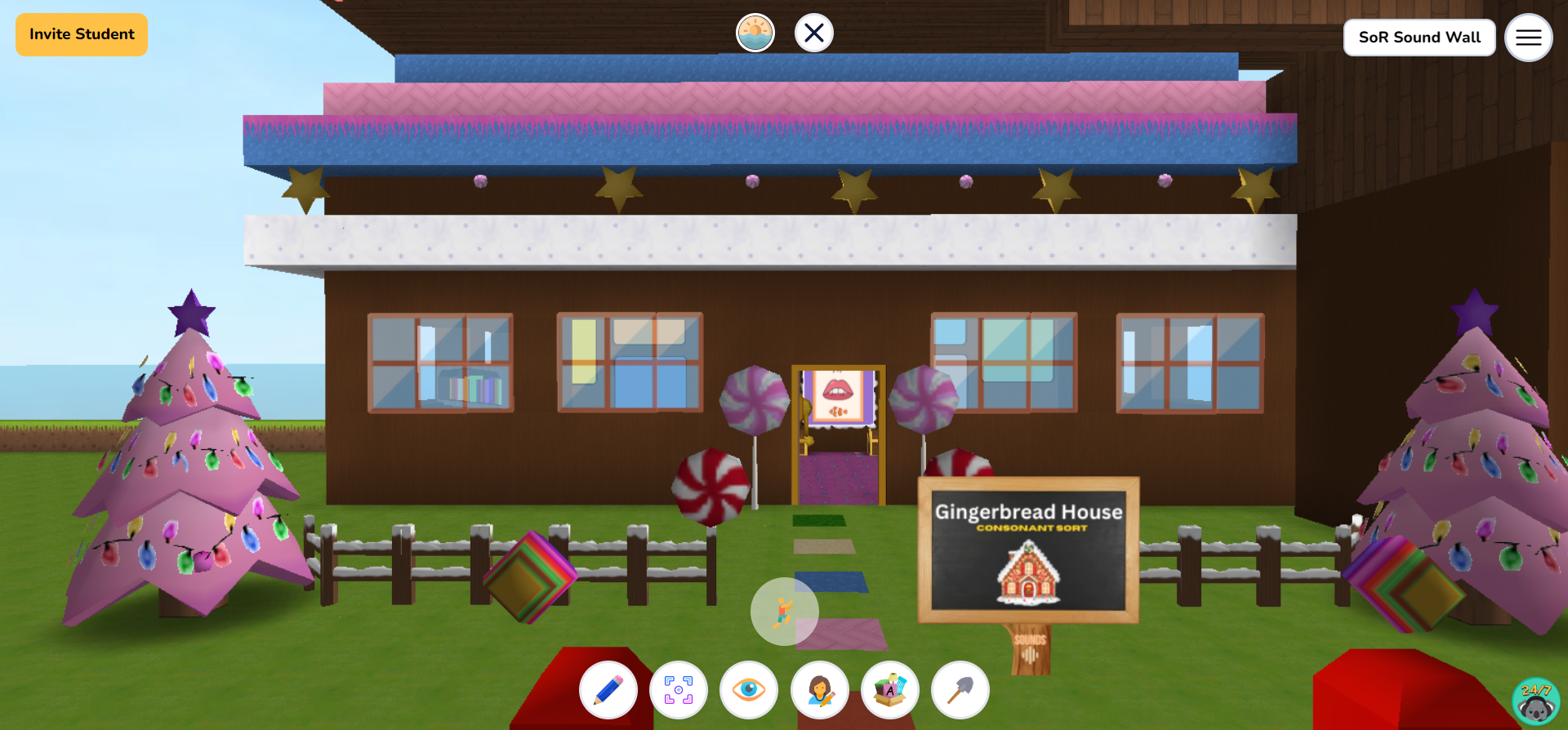Click the Invite Student button
Image resolution: width=1568 pixels, height=730 pixels.
(x=81, y=34)
